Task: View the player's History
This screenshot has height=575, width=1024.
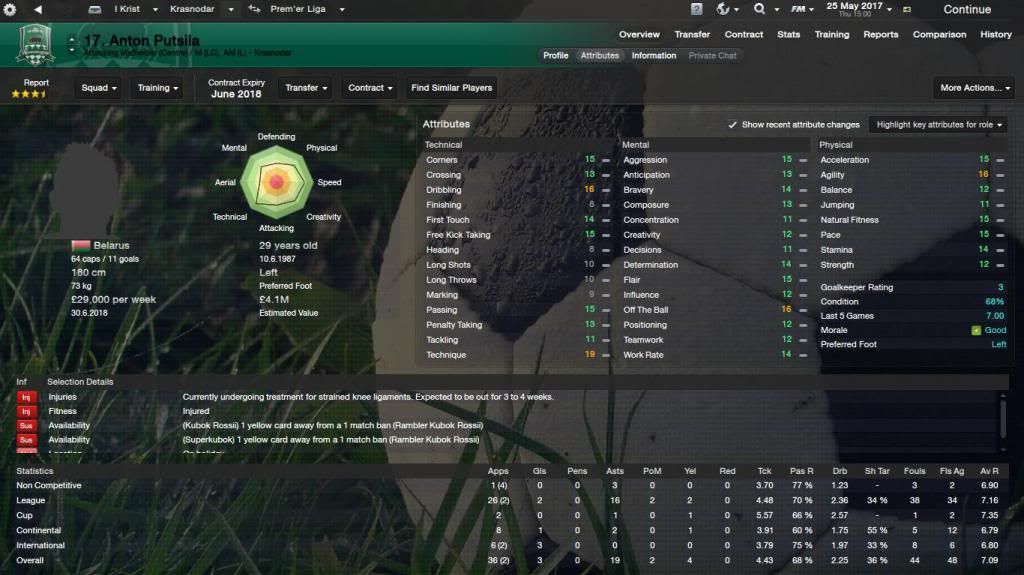Action: click(x=996, y=34)
